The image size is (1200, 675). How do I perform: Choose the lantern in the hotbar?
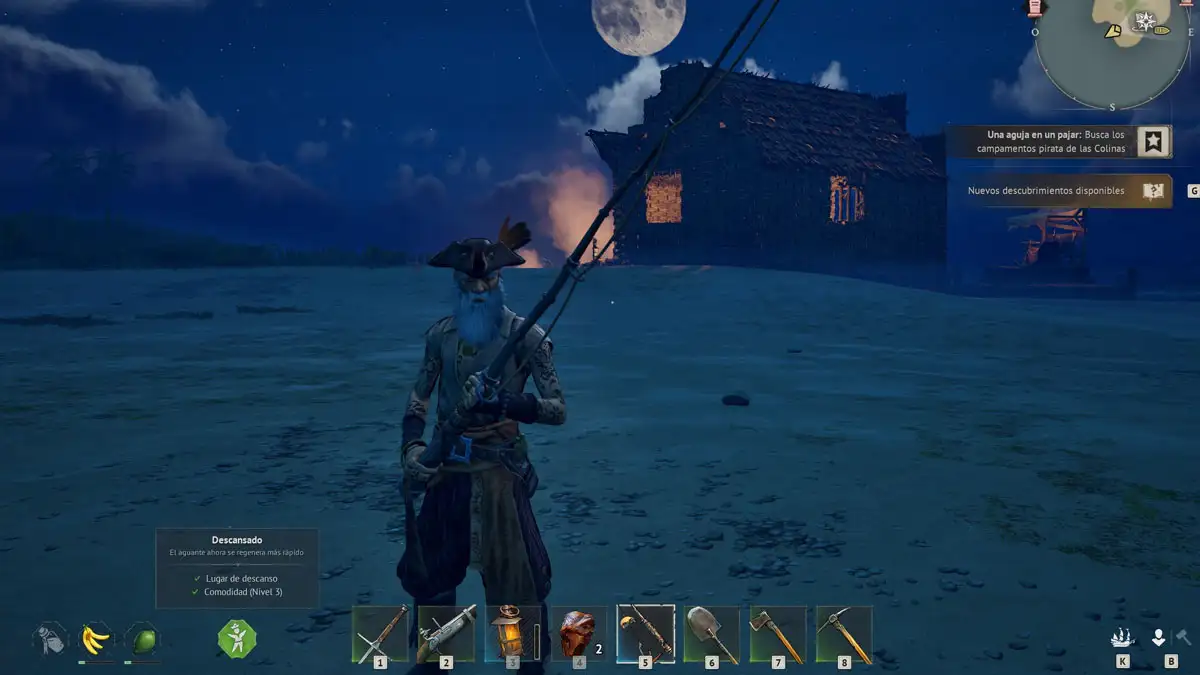512,634
